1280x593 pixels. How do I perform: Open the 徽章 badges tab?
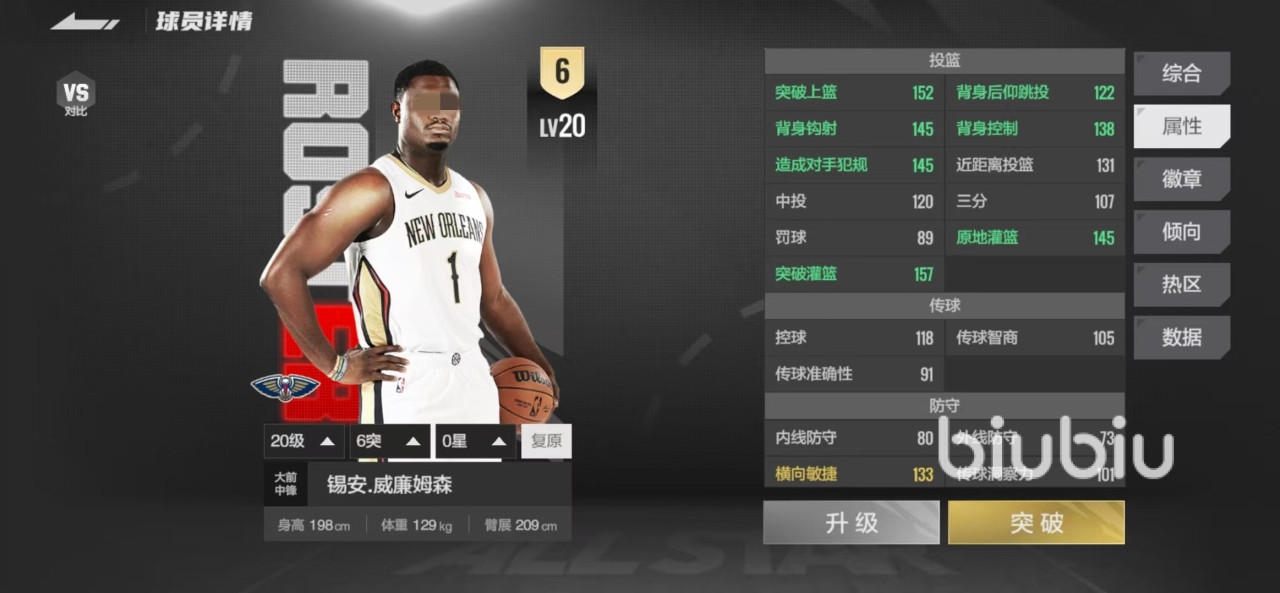[x=1181, y=179]
